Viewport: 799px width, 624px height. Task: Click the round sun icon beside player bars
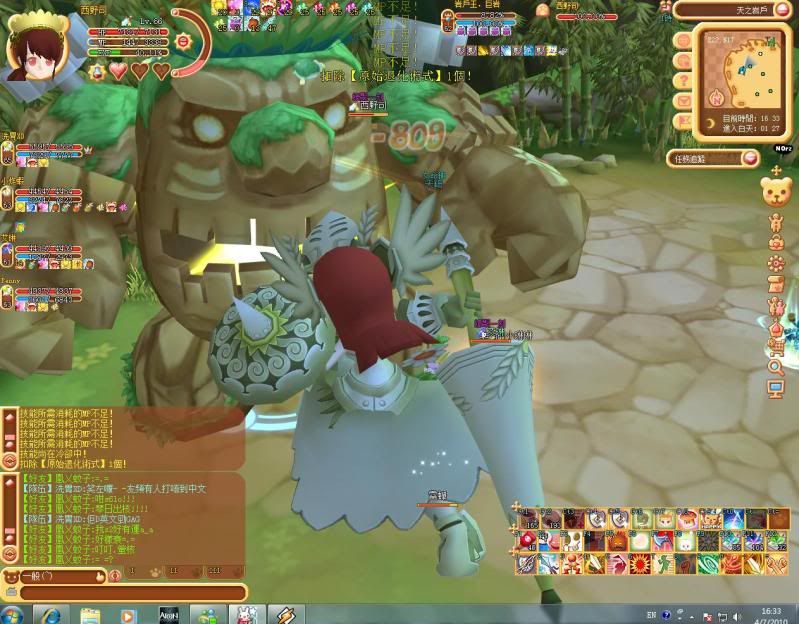183,42
